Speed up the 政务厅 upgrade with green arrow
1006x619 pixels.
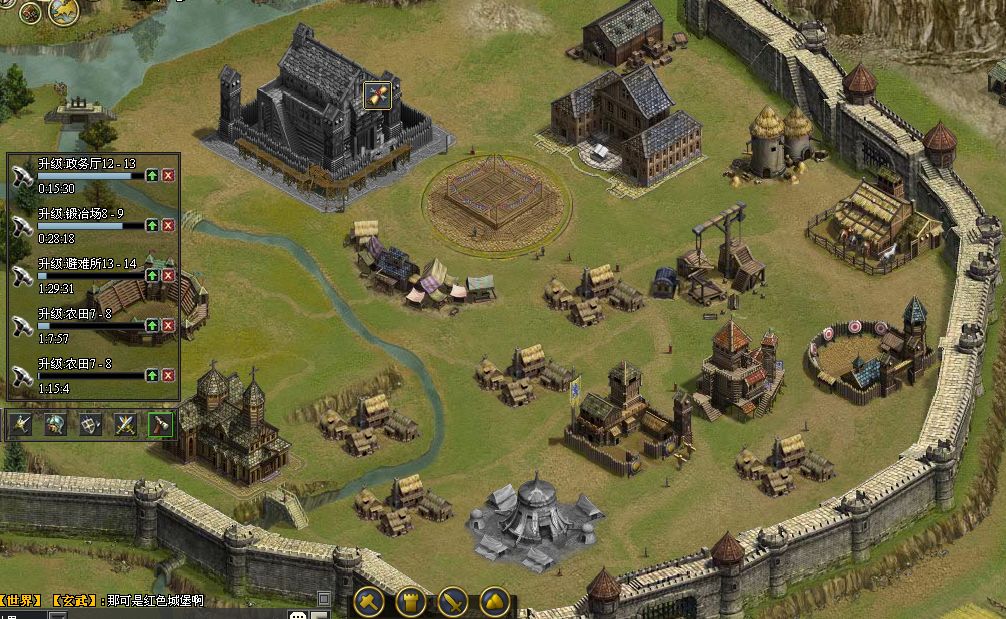[x=152, y=175]
